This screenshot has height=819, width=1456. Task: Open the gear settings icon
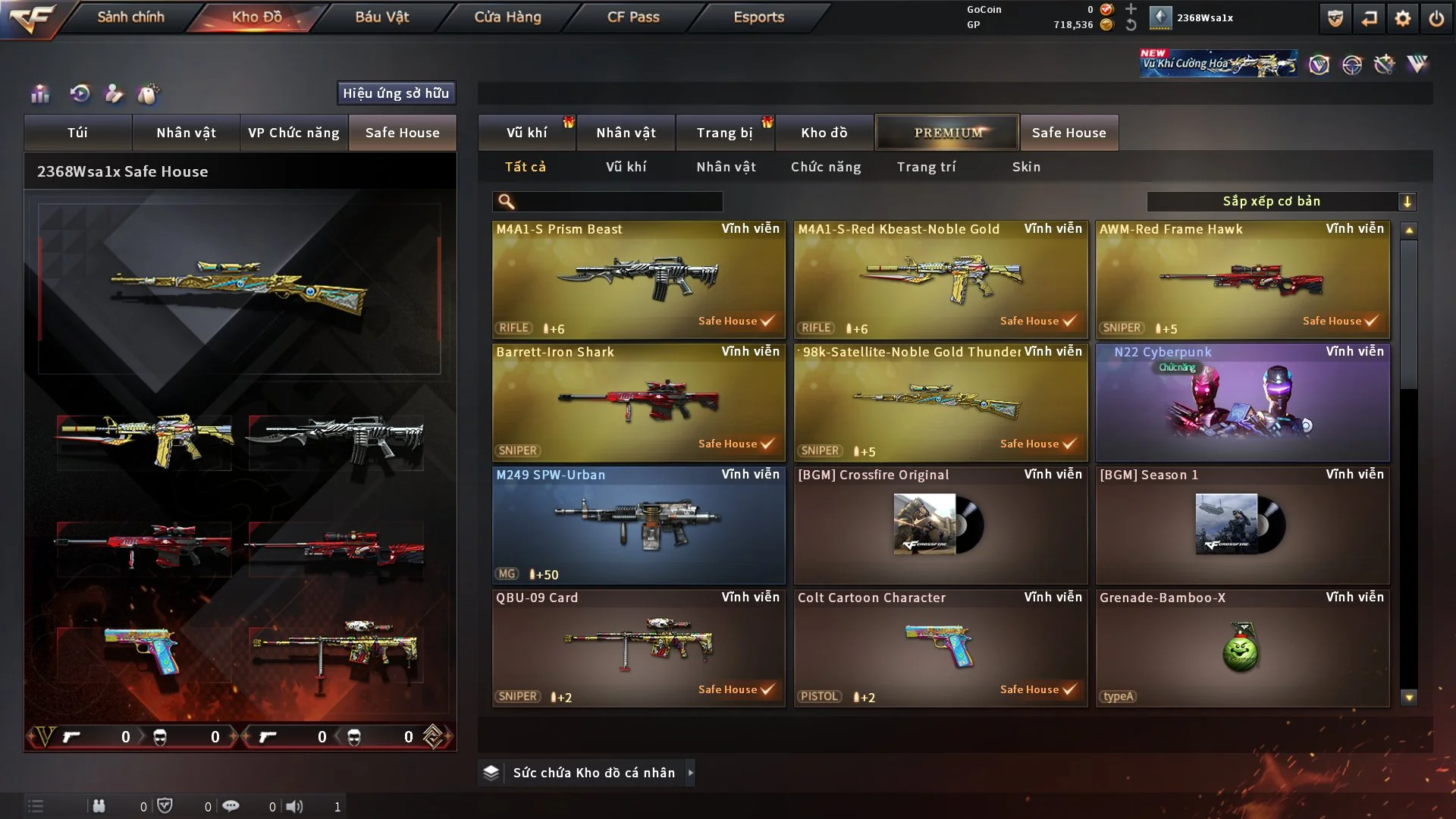[x=1402, y=18]
